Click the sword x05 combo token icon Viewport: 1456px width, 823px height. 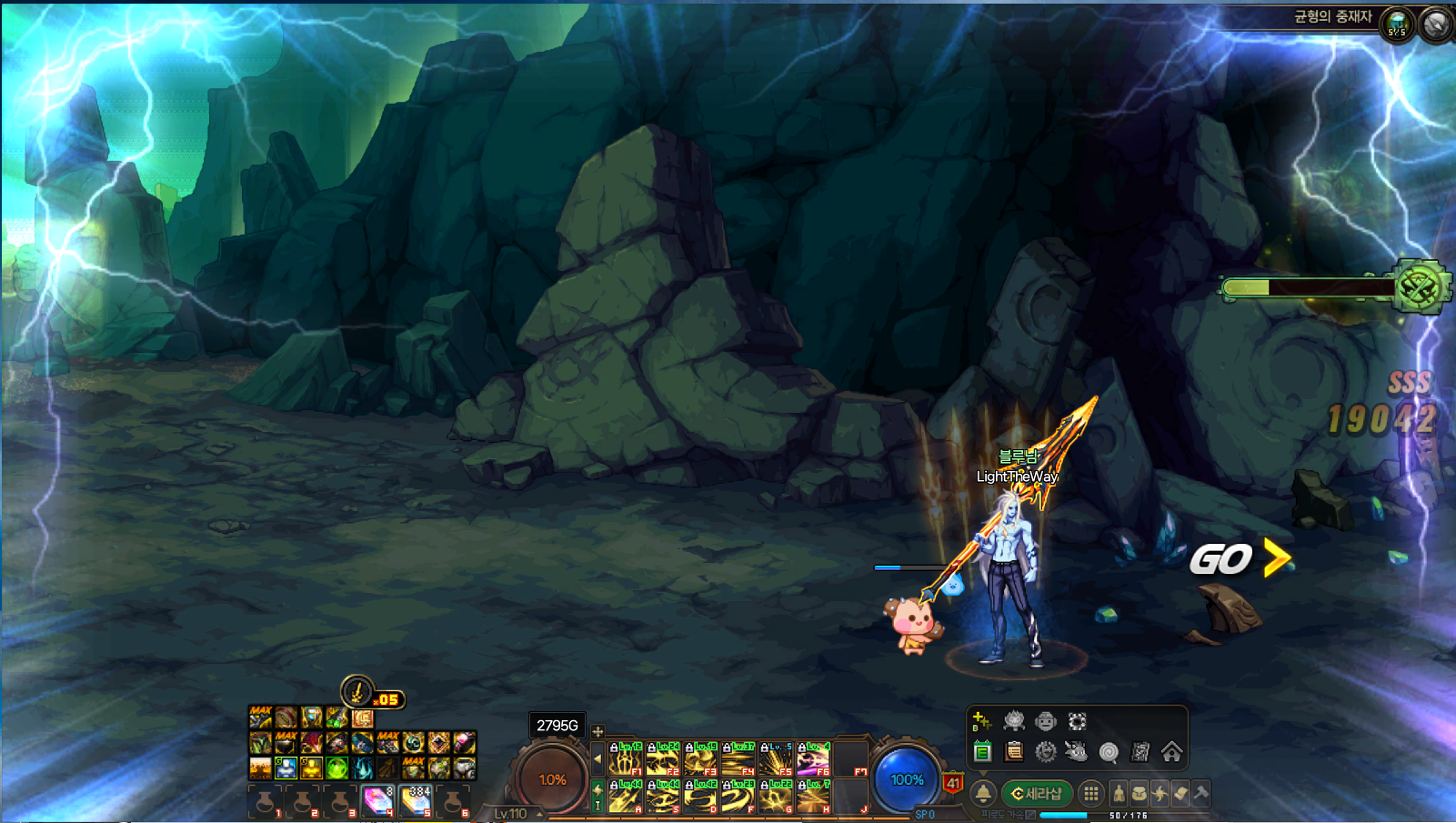point(357,693)
